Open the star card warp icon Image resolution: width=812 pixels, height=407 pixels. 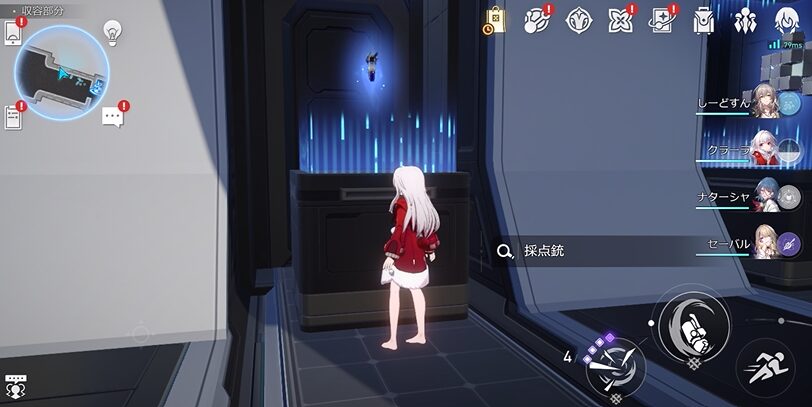[661, 20]
